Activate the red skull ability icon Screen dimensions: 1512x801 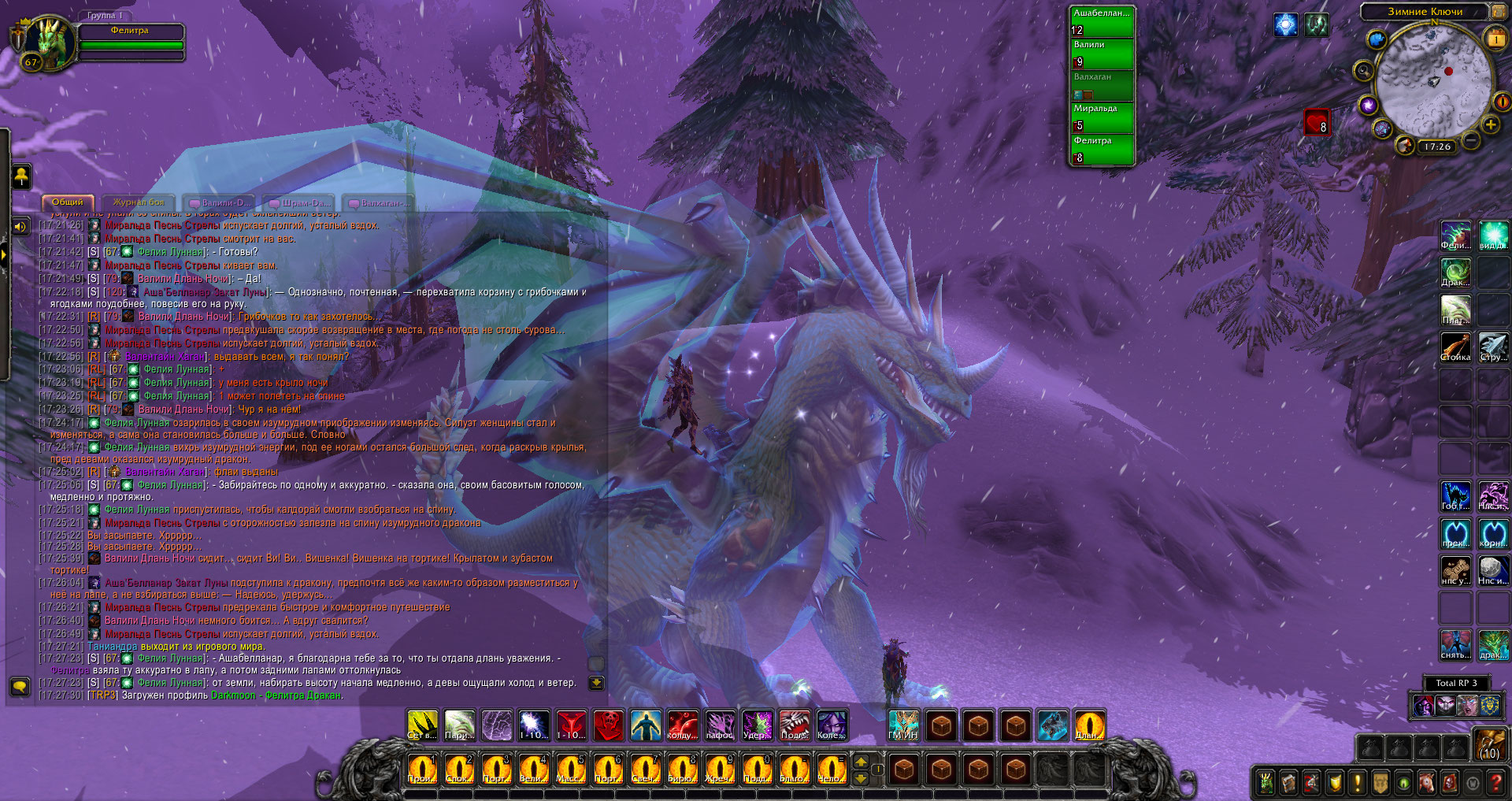coord(608,726)
